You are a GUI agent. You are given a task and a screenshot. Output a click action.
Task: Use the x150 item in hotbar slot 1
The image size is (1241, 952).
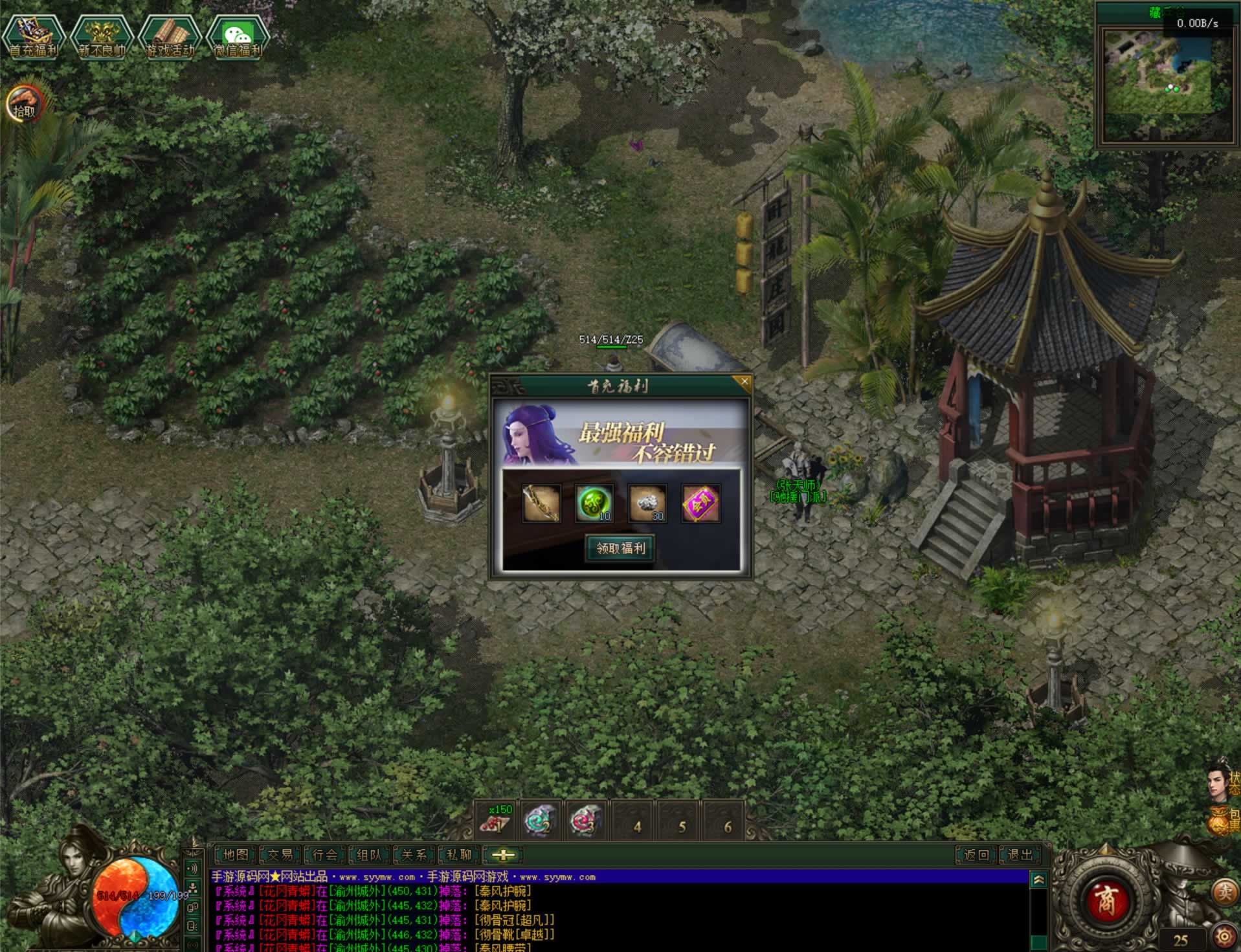coord(497,821)
